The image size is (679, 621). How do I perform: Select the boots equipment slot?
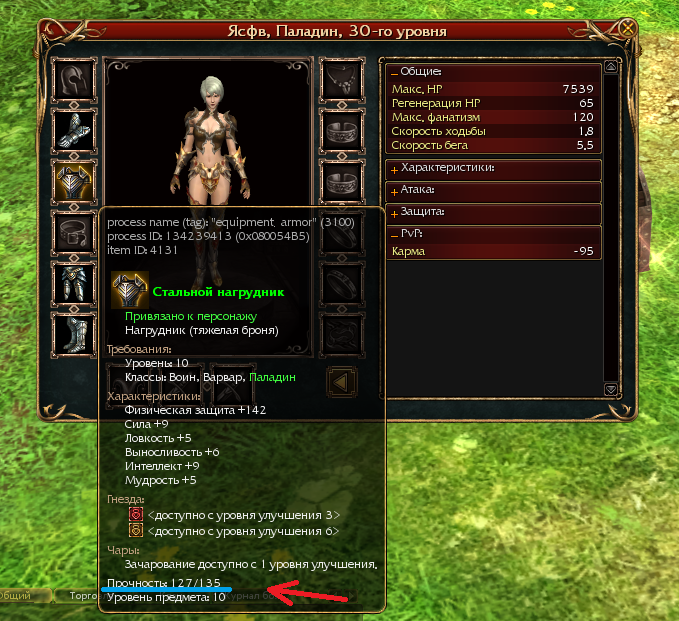click(x=74, y=331)
